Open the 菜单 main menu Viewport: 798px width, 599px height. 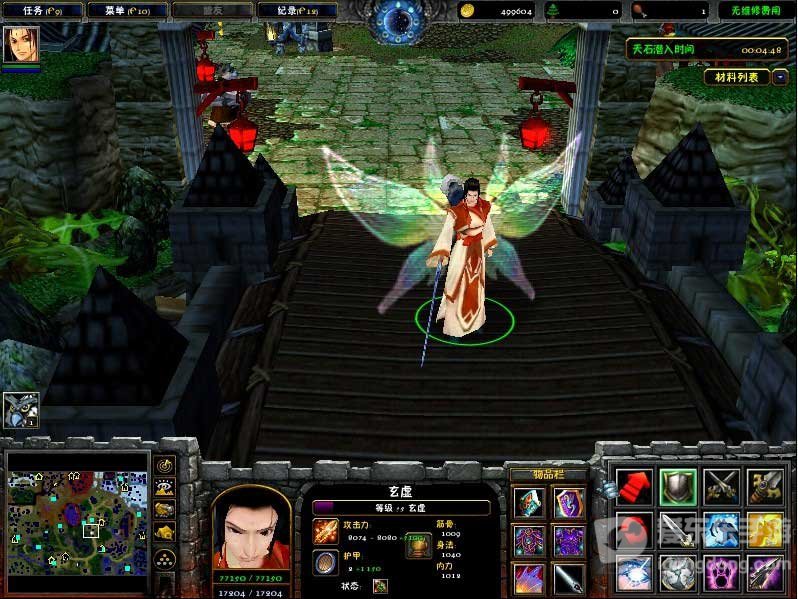point(123,10)
